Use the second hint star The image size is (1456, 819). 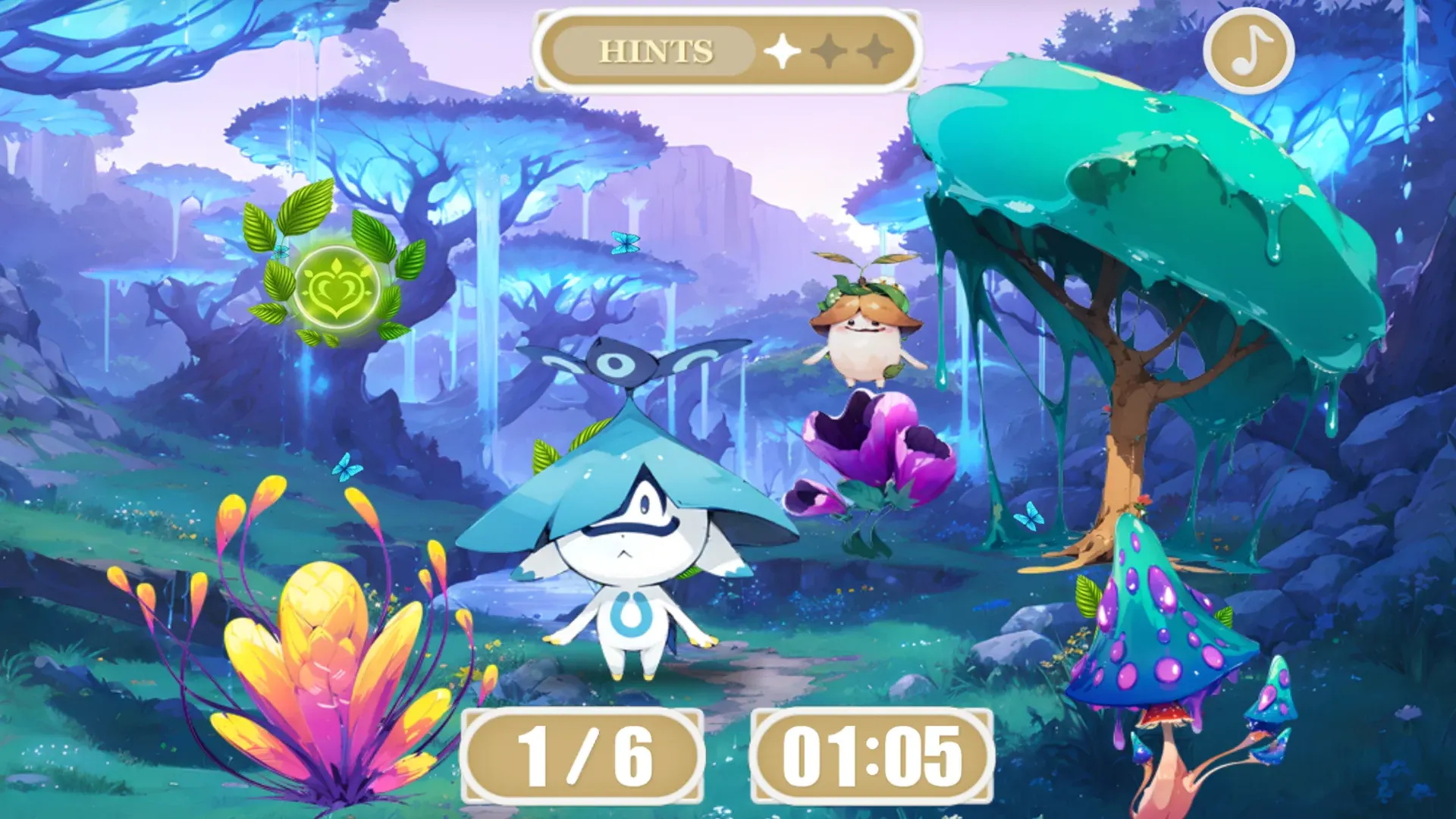(x=828, y=51)
